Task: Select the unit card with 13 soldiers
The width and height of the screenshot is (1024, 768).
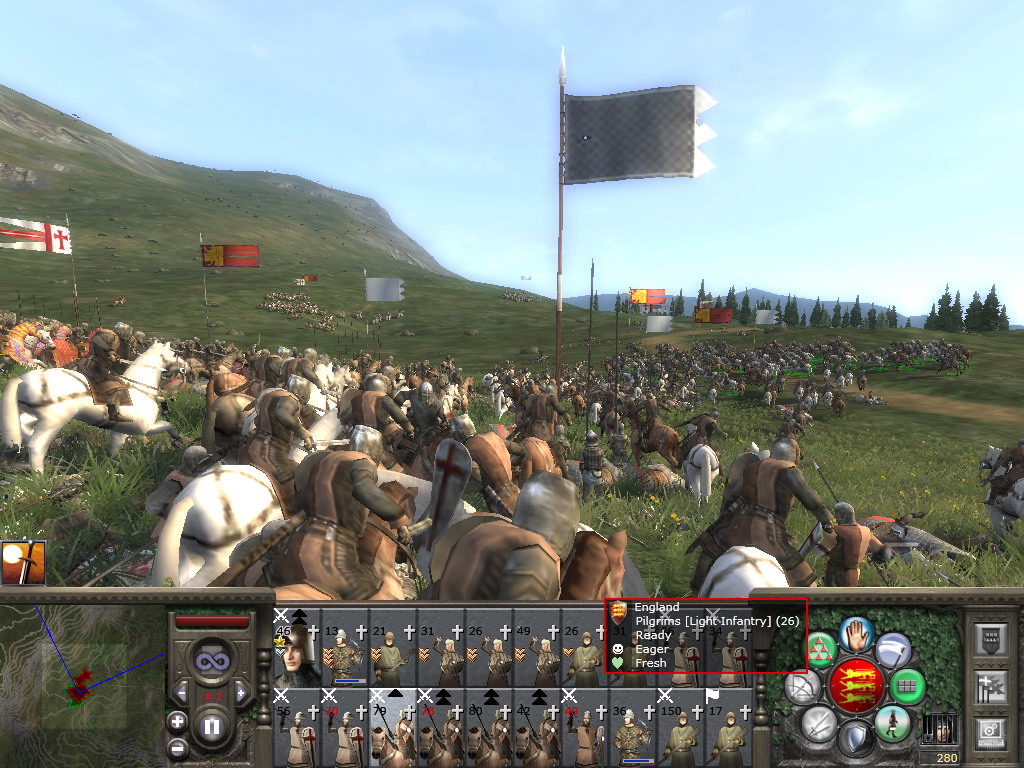Action: pyautogui.click(x=345, y=654)
